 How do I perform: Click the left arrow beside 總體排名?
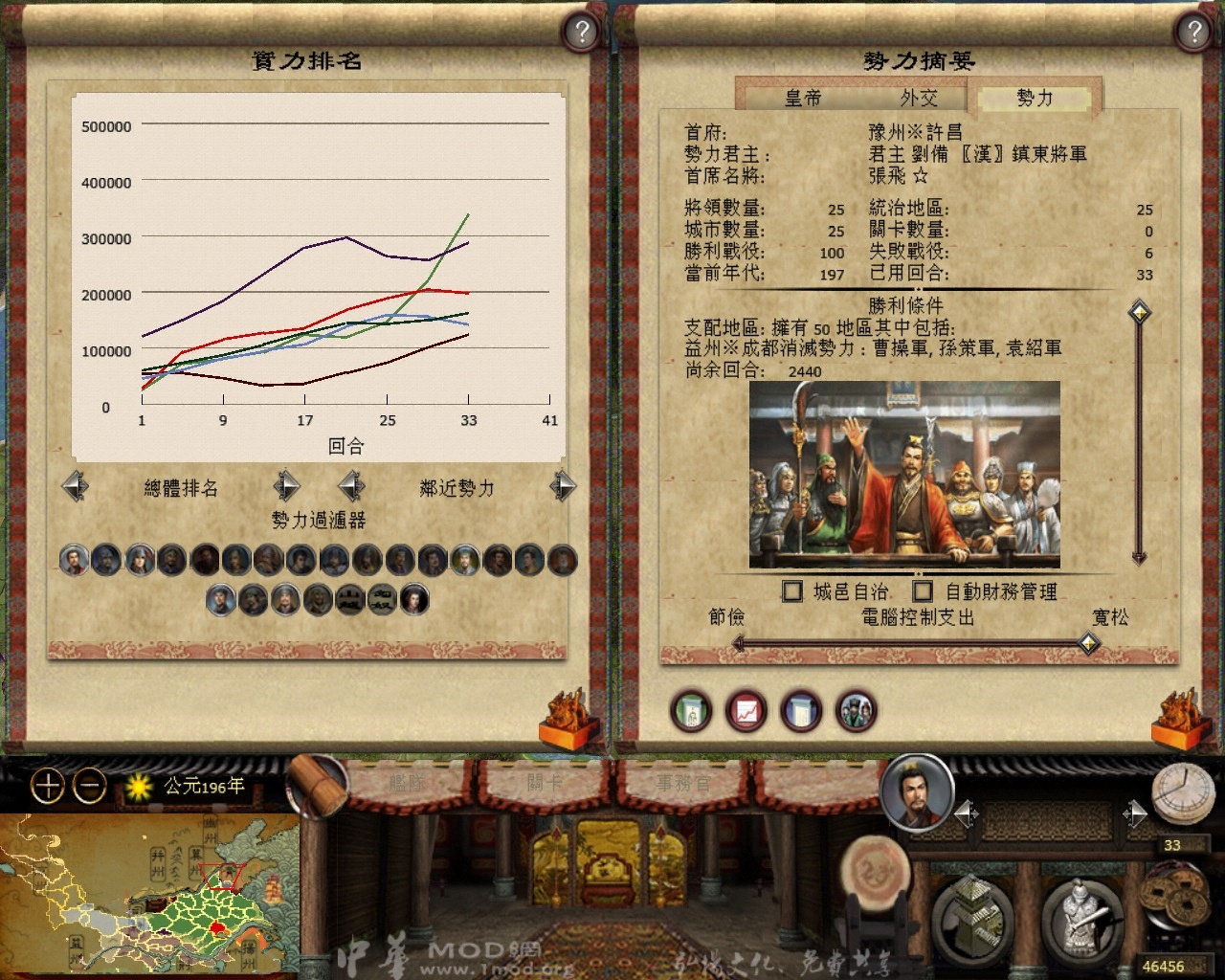coord(77,486)
